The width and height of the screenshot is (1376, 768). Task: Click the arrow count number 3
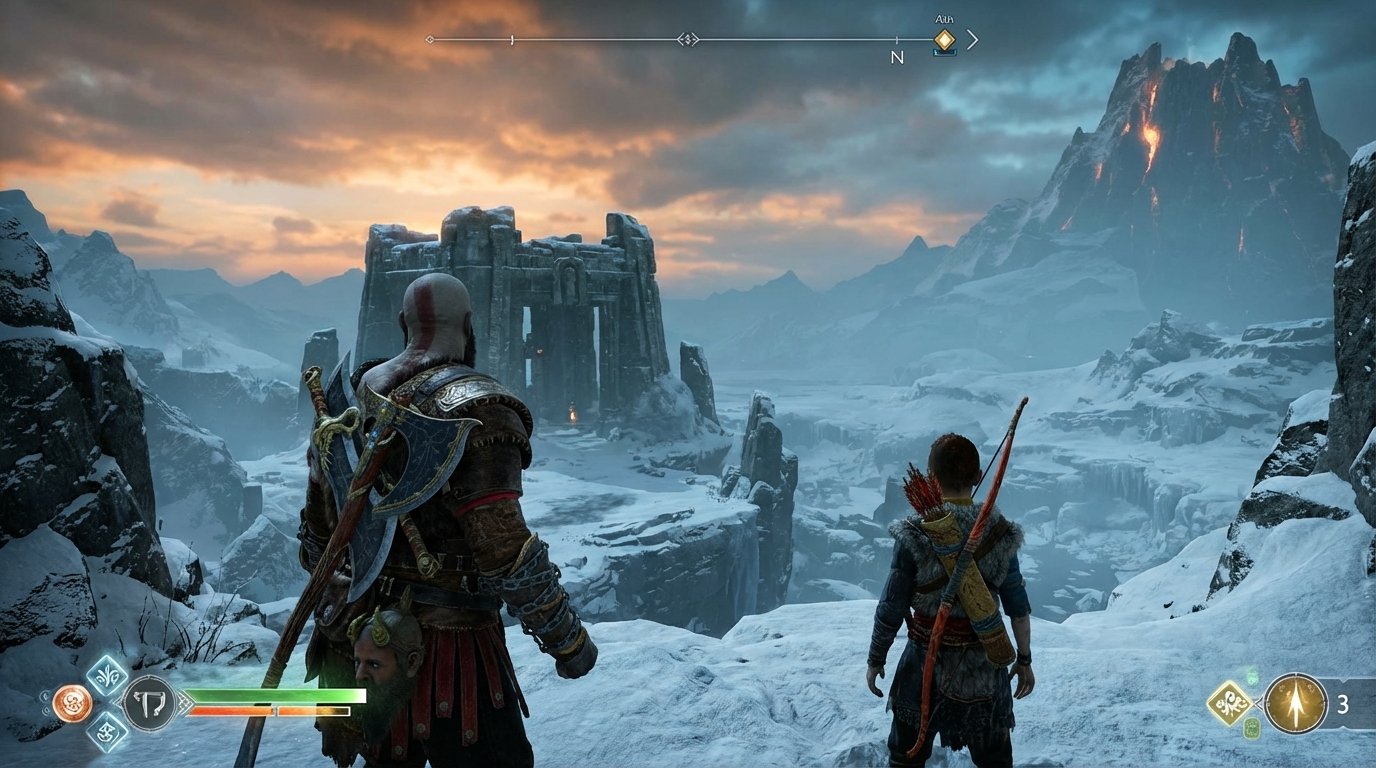click(1343, 704)
